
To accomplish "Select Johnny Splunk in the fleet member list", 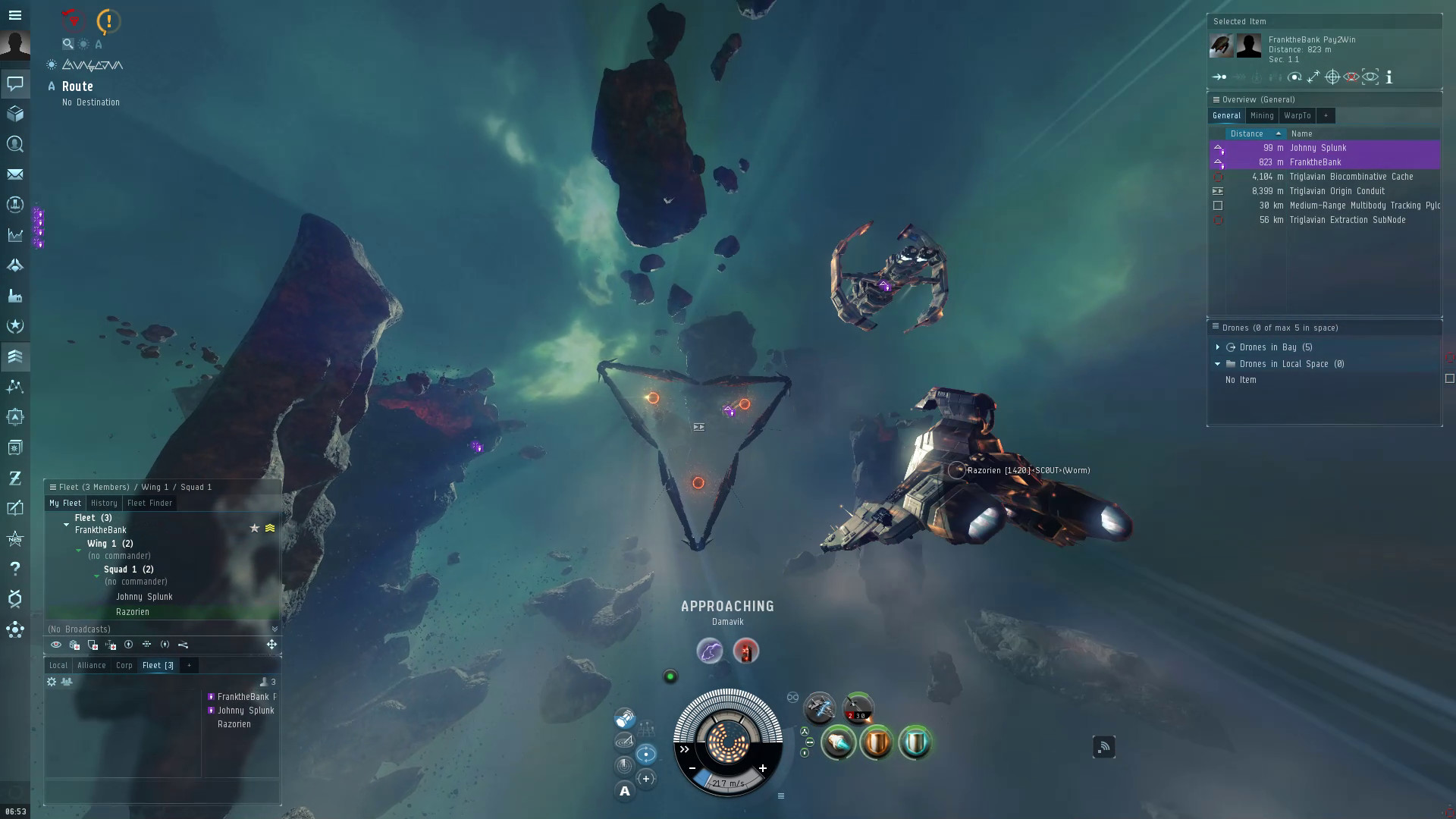I will click(x=143, y=597).
